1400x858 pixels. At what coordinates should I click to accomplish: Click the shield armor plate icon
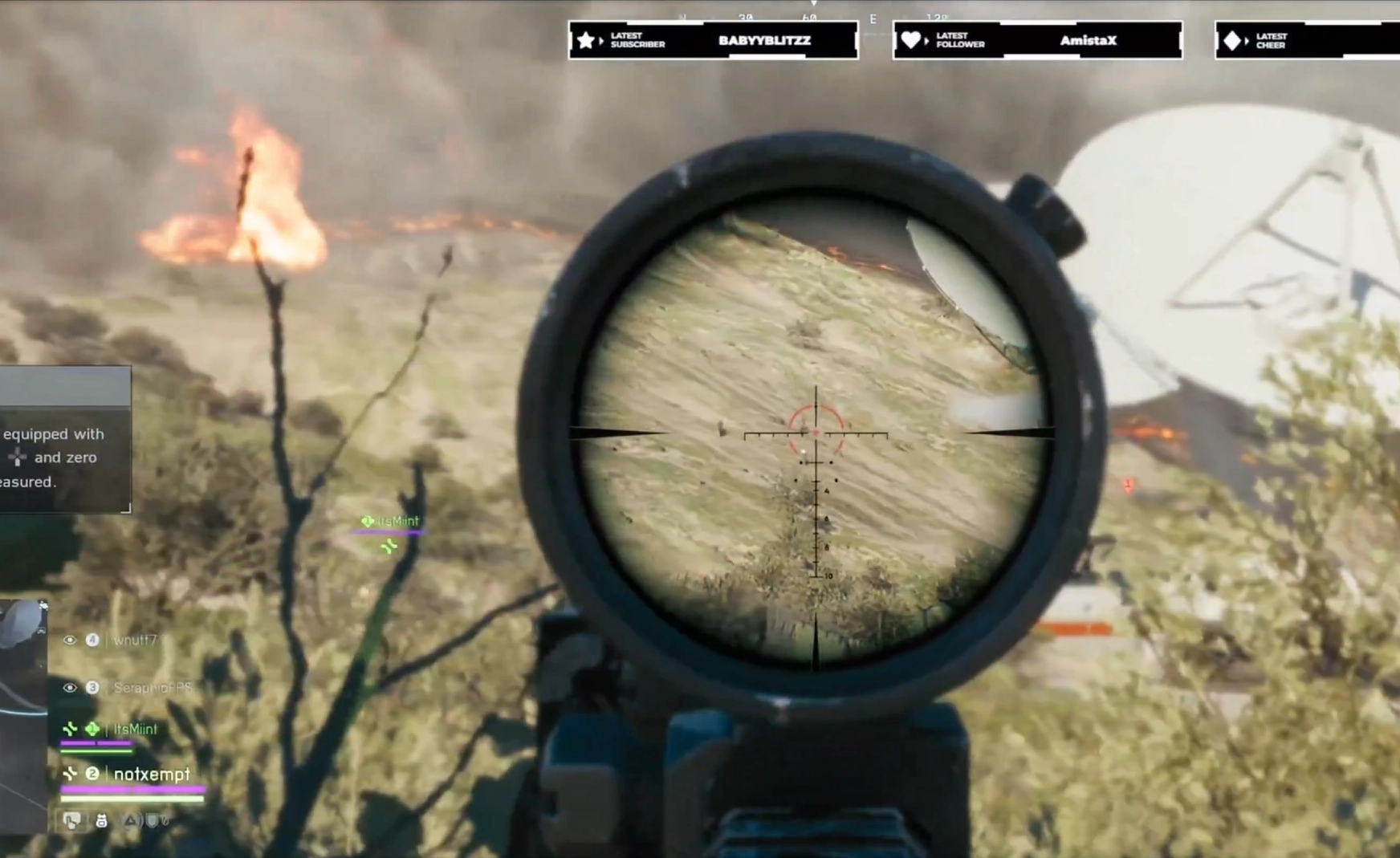(152, 820)
